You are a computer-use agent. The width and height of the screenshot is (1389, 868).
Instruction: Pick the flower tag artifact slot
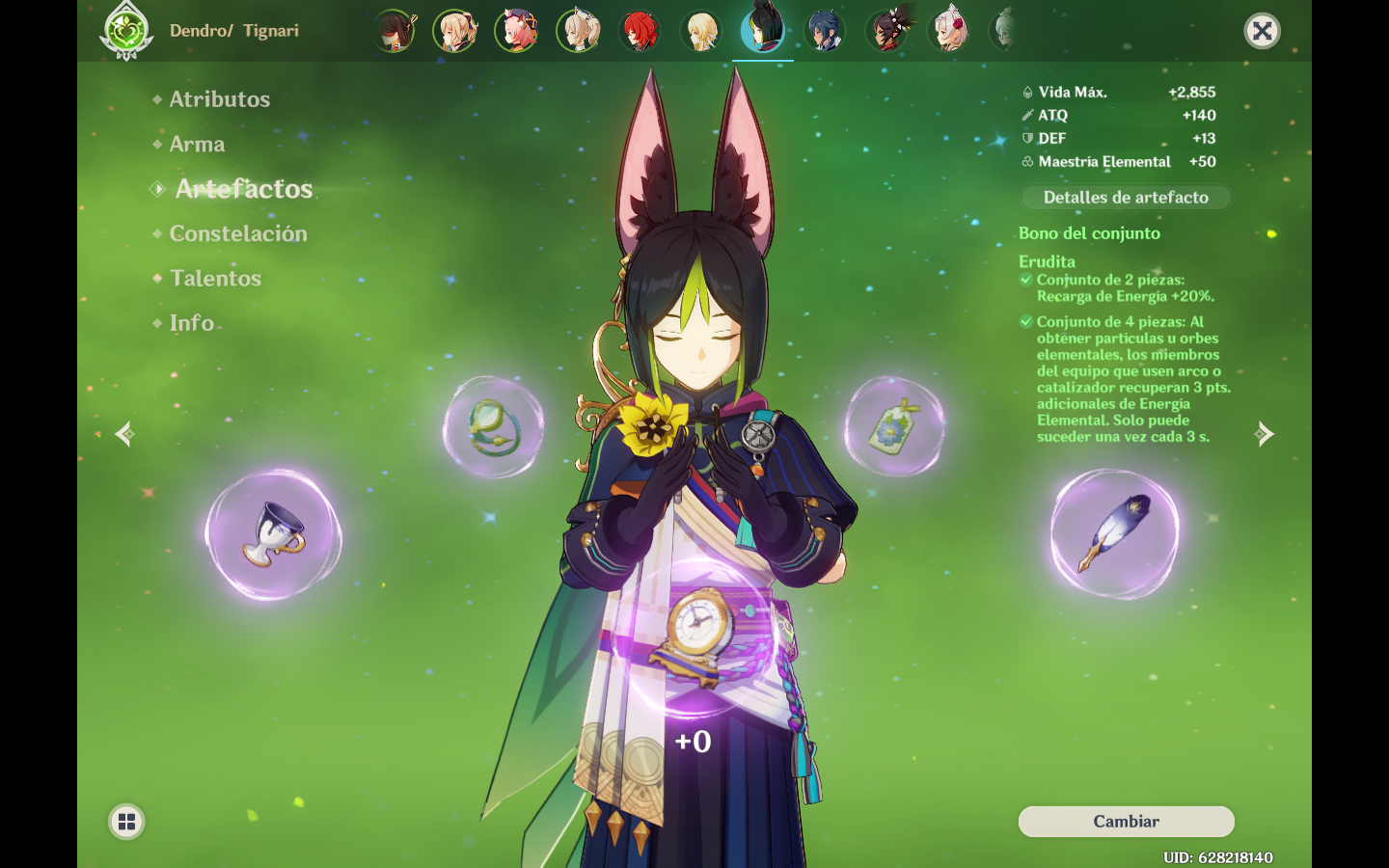[x=894, y=427]
